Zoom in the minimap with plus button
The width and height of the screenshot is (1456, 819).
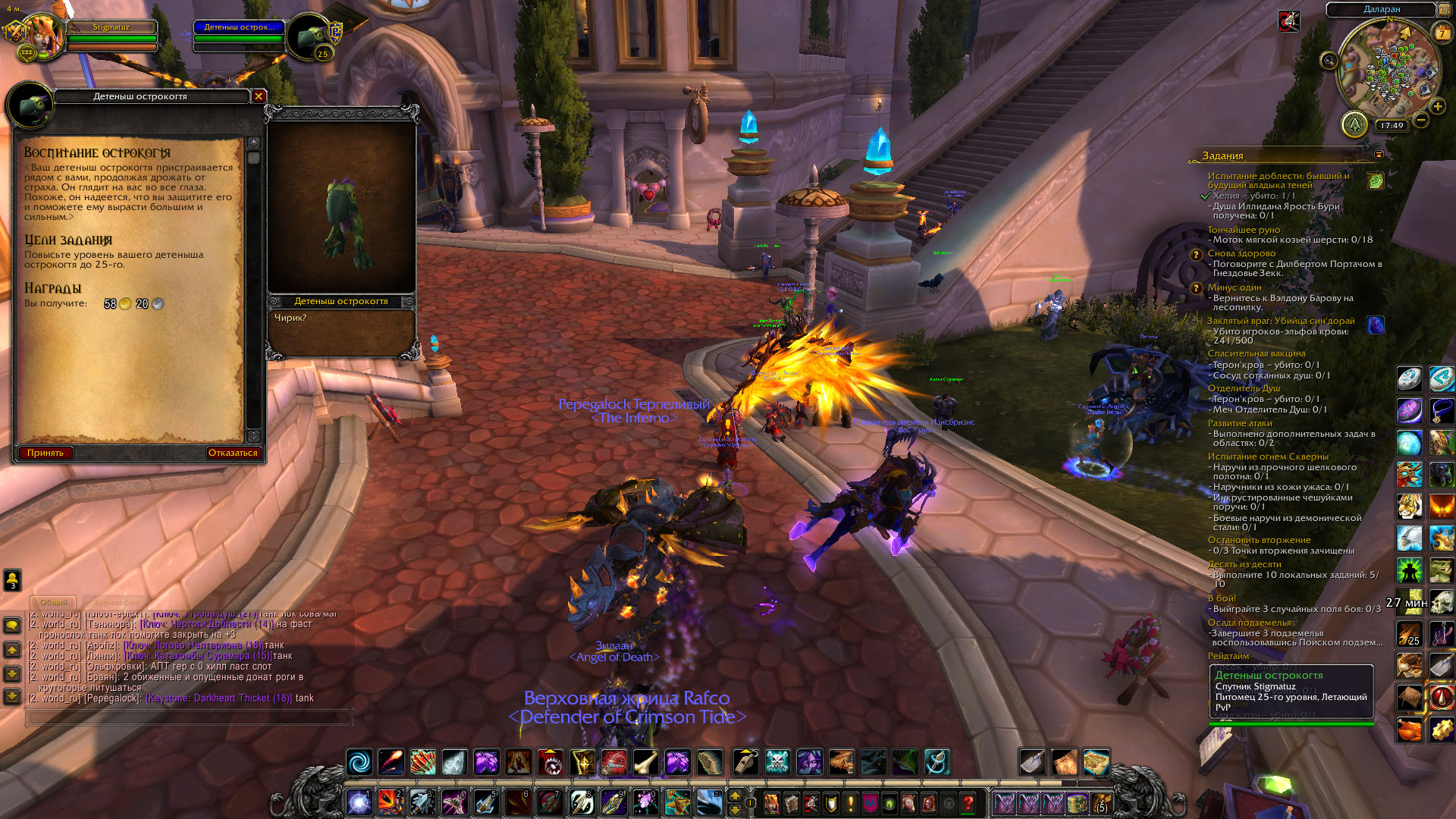(1438, 107)
